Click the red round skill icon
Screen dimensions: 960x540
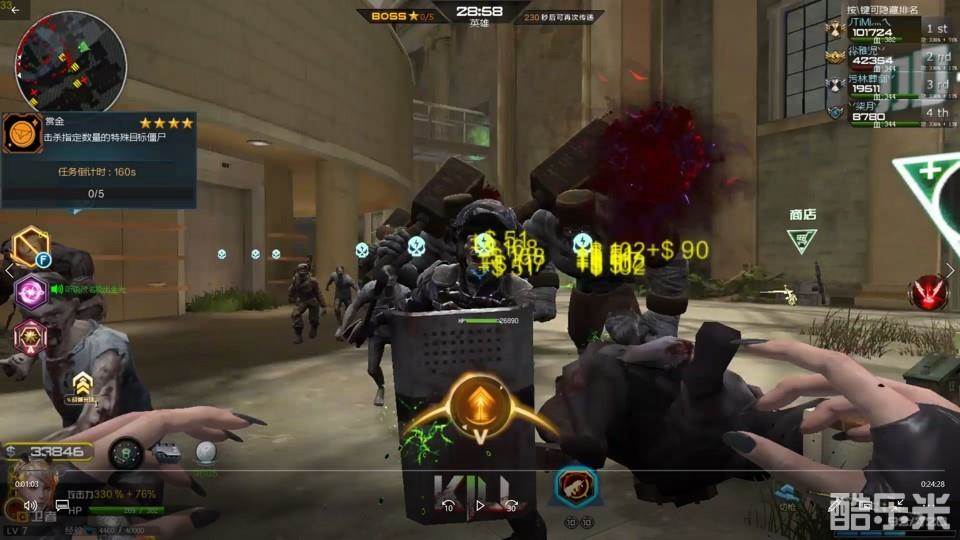[x=927, y=292]
